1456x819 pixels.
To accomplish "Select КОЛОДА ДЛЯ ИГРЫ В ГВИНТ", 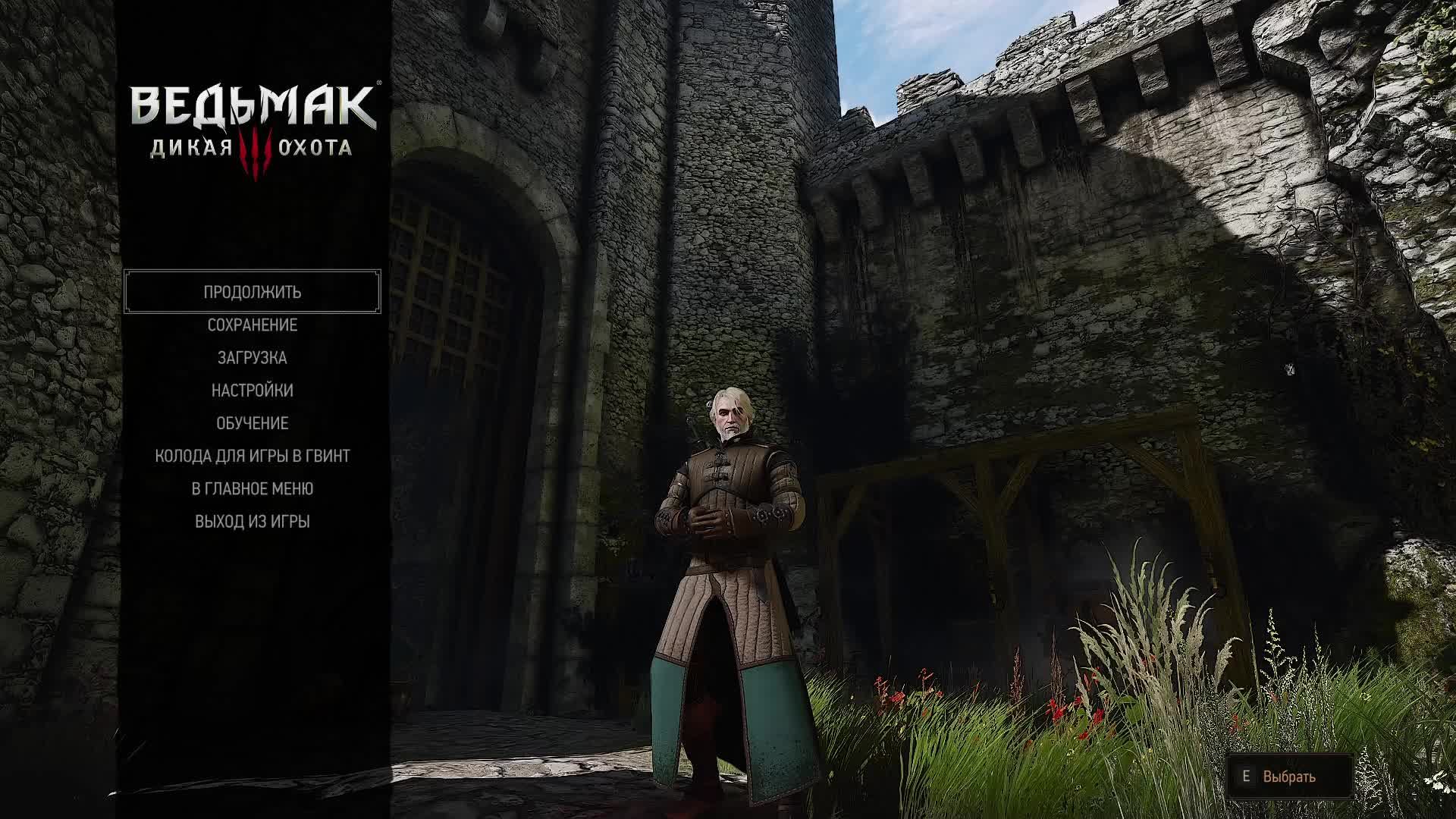I will click(253, 456).
